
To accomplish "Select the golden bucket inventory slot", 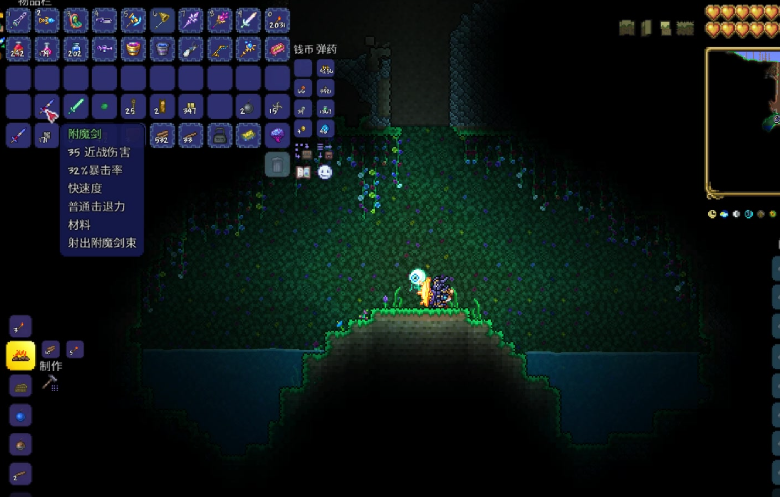I will coord(133,49).
